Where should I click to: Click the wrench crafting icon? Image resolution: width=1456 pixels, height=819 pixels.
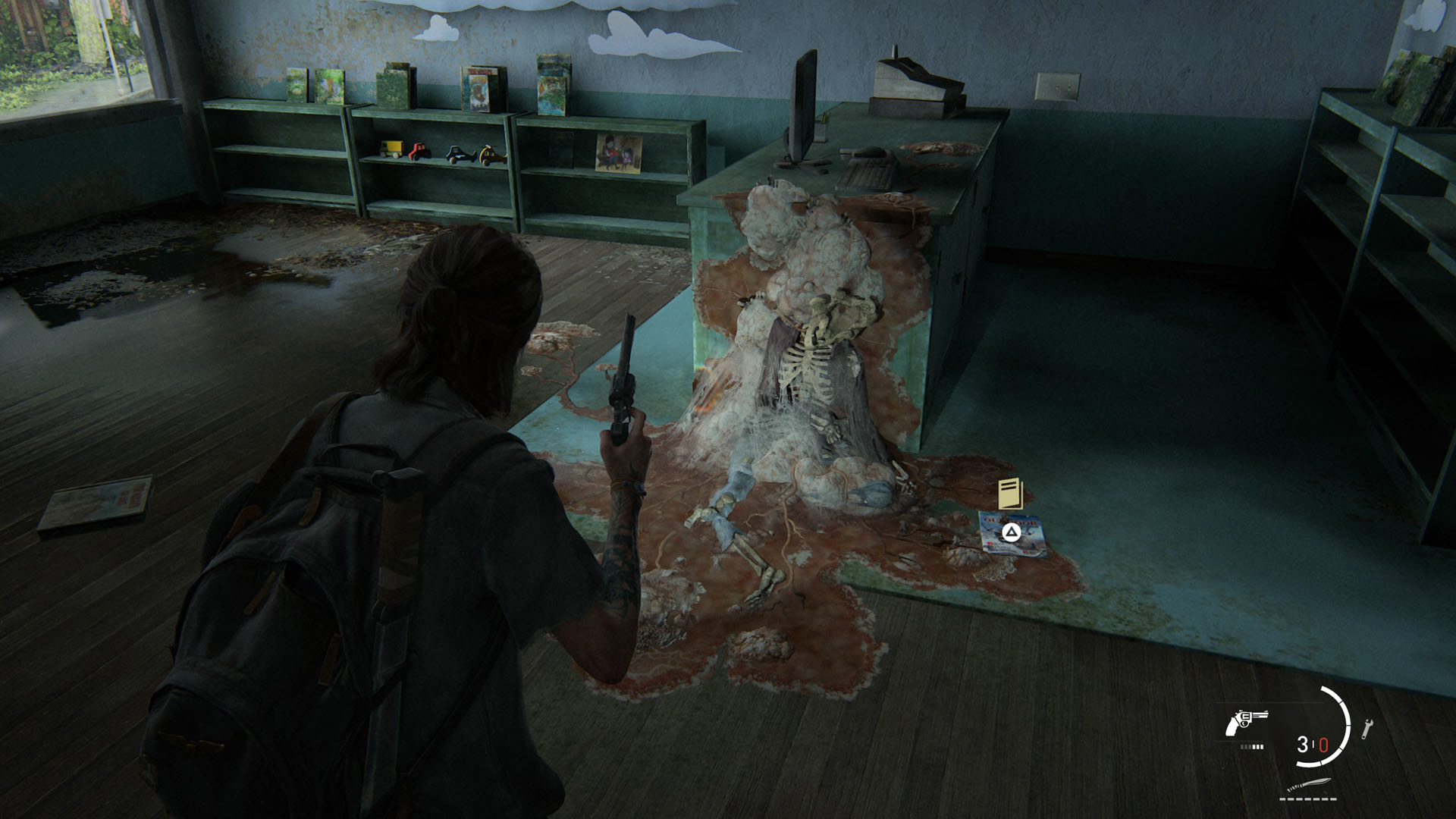tap(1367, 728)
